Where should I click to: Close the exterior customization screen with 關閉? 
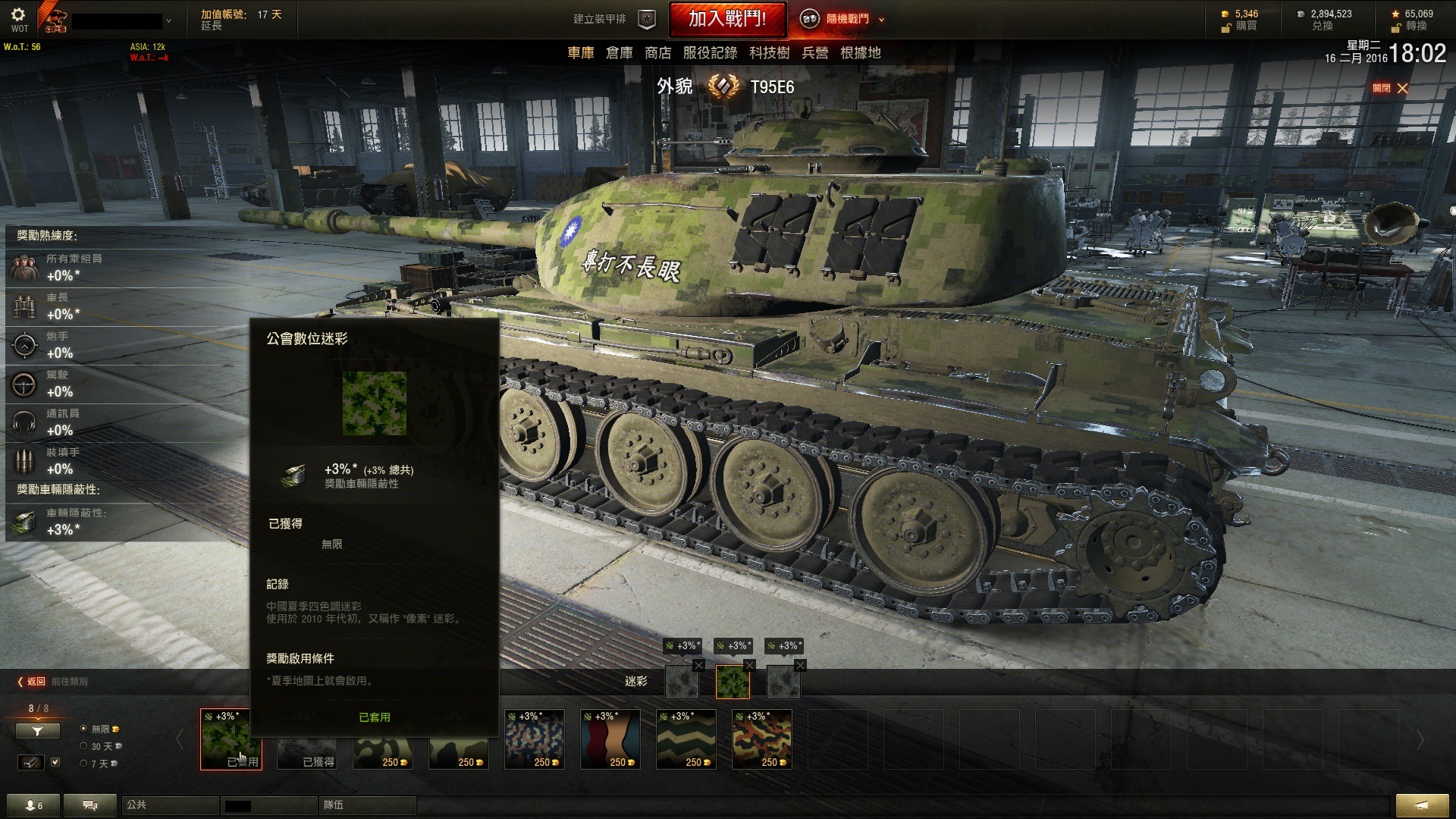pyautogui.click(x=1390, y=89)
